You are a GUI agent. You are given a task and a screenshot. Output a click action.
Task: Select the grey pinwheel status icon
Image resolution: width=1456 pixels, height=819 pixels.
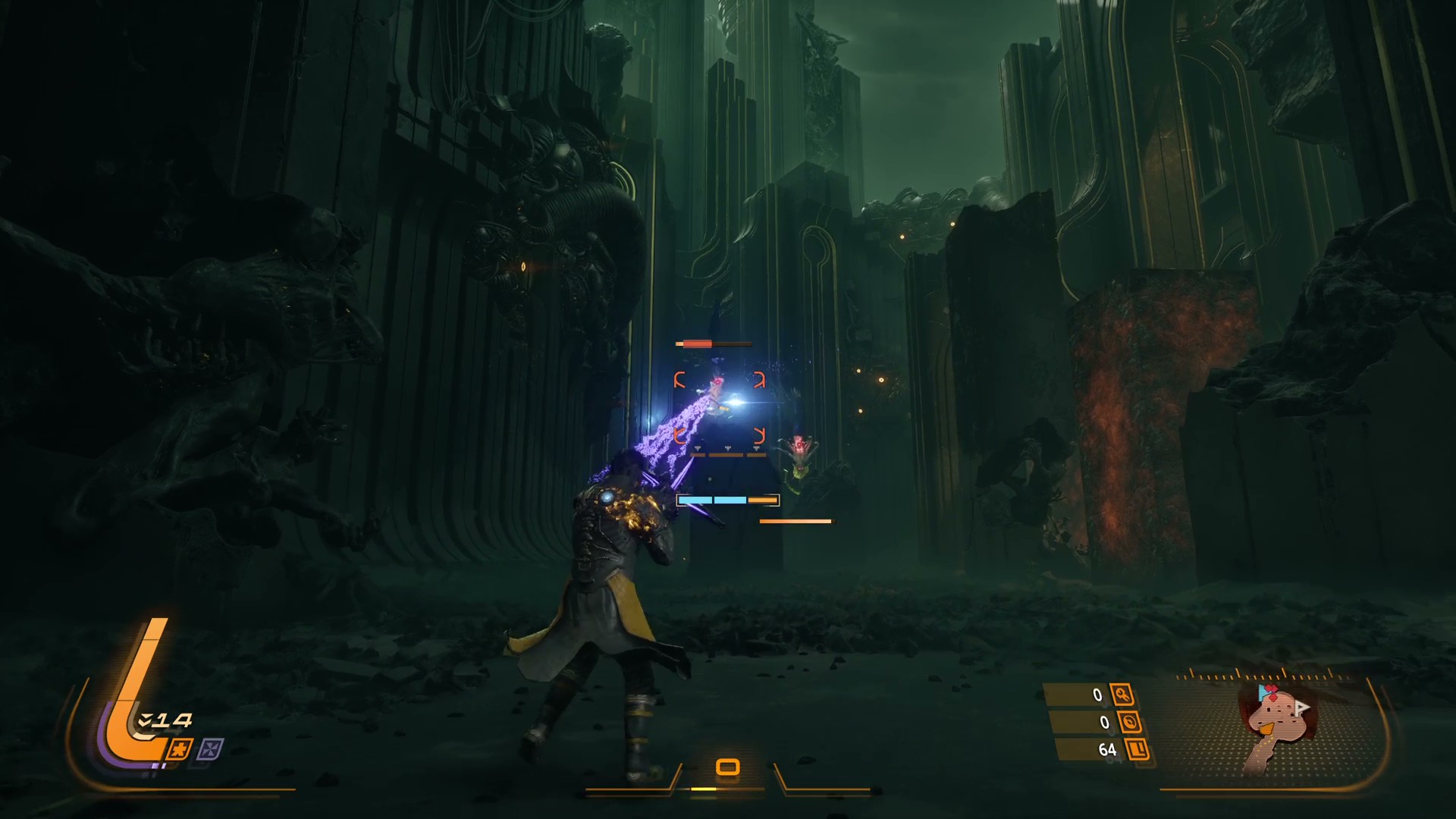click(209, 750)
